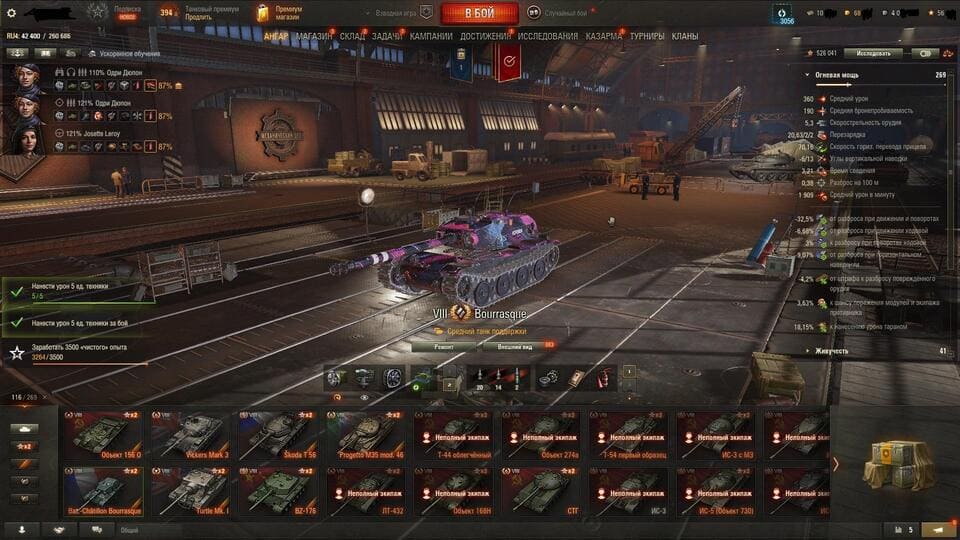The image size is (960, 540).
Task: Open the МАГАЗИН tab
Action: (x=314, y=37)
